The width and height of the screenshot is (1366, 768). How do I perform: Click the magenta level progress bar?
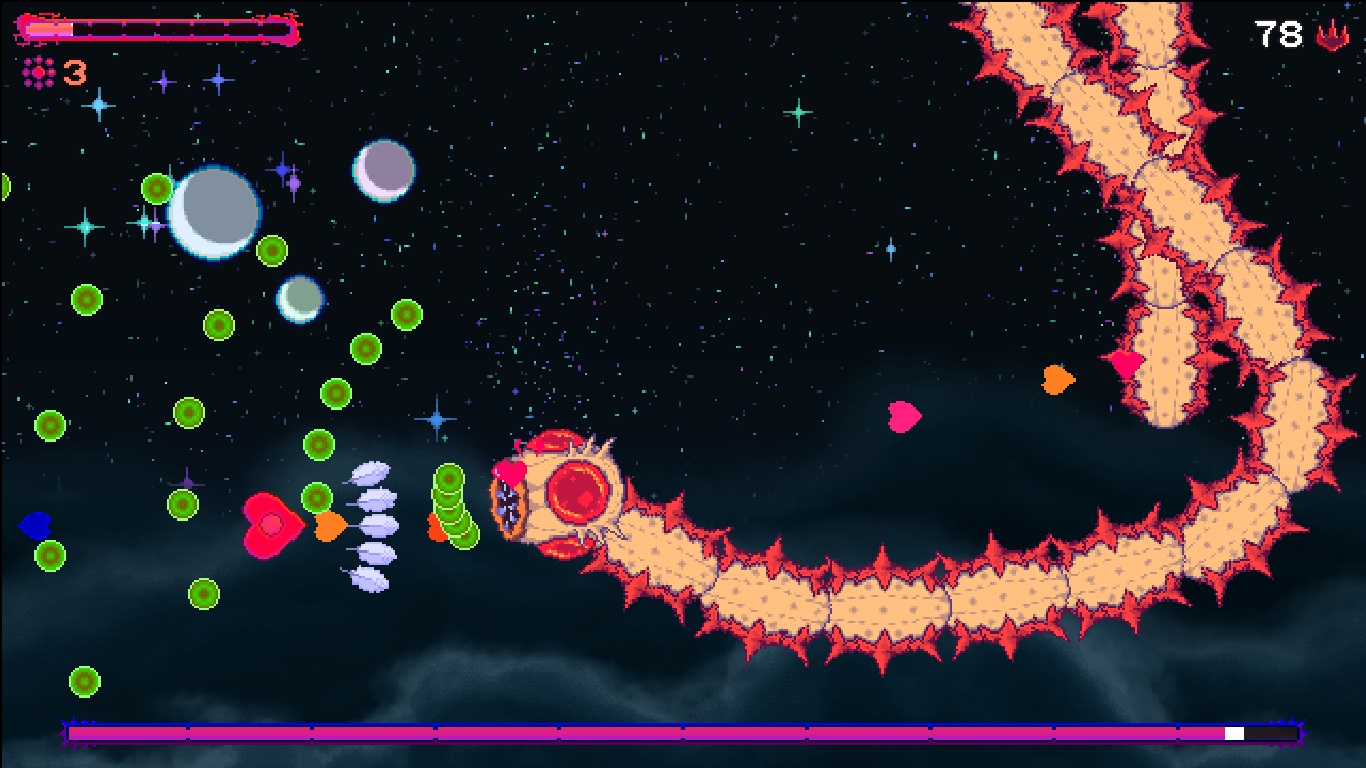650,733
